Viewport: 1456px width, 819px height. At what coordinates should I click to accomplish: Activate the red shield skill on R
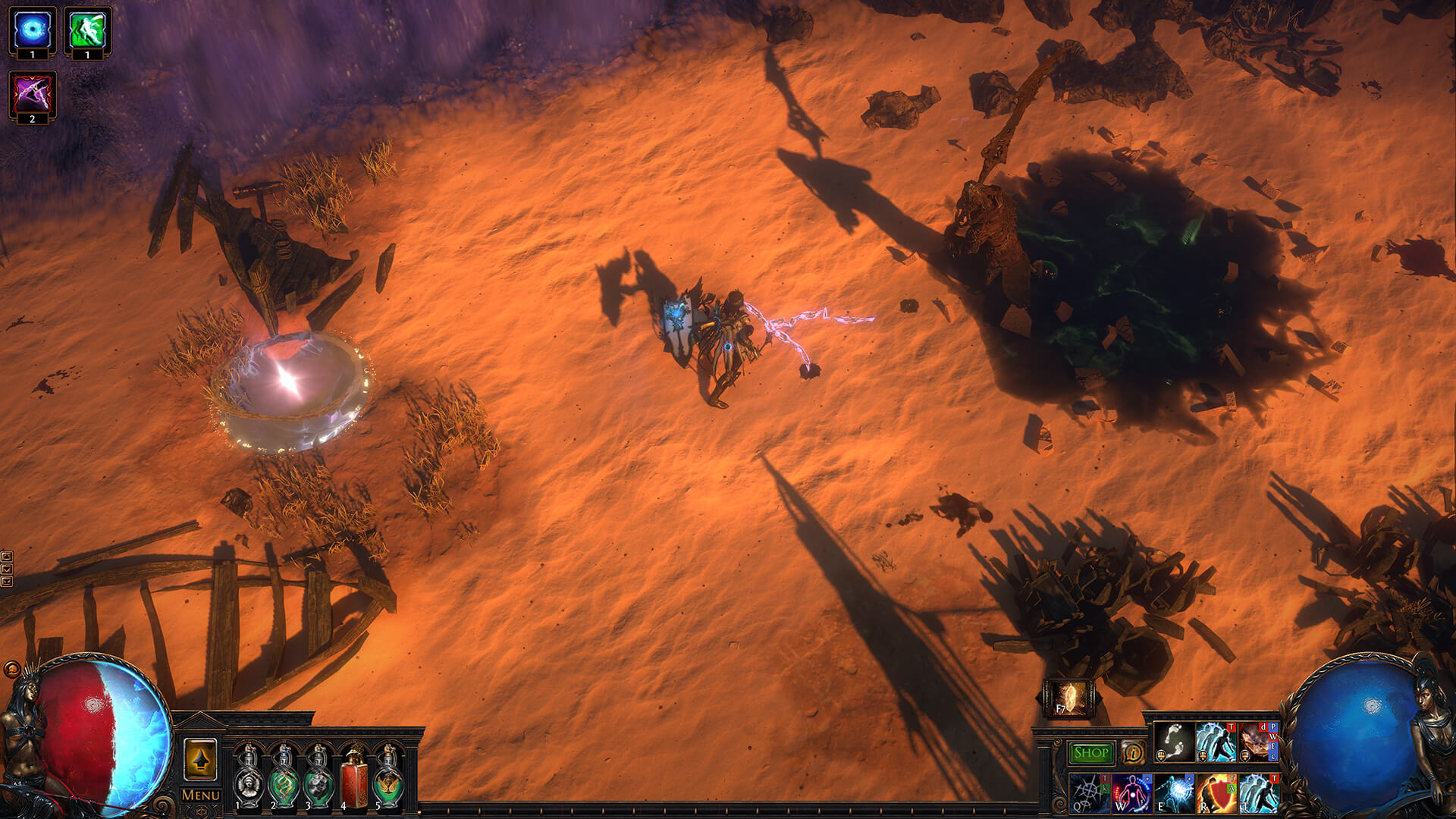click(x=1216, y=793)
